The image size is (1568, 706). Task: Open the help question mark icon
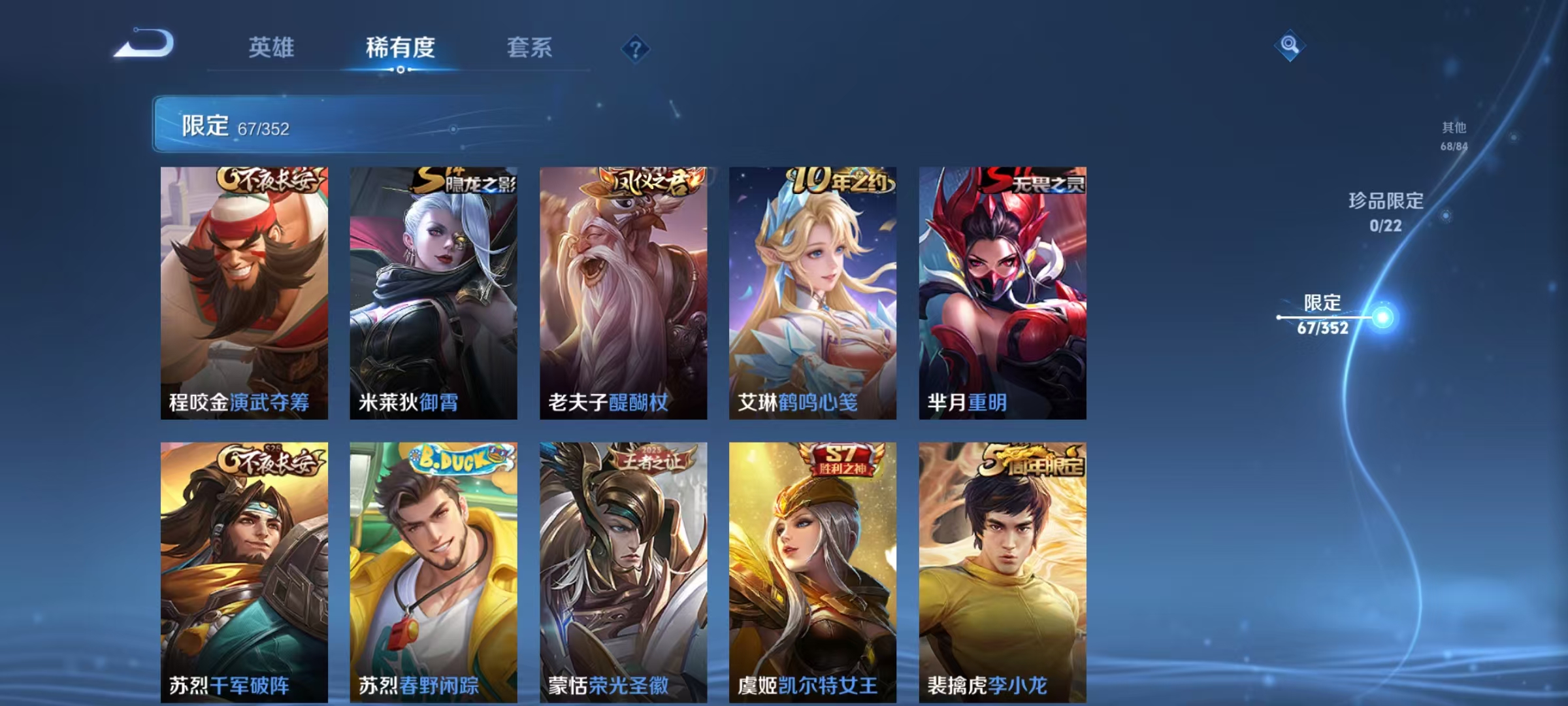tap(637, 47)
